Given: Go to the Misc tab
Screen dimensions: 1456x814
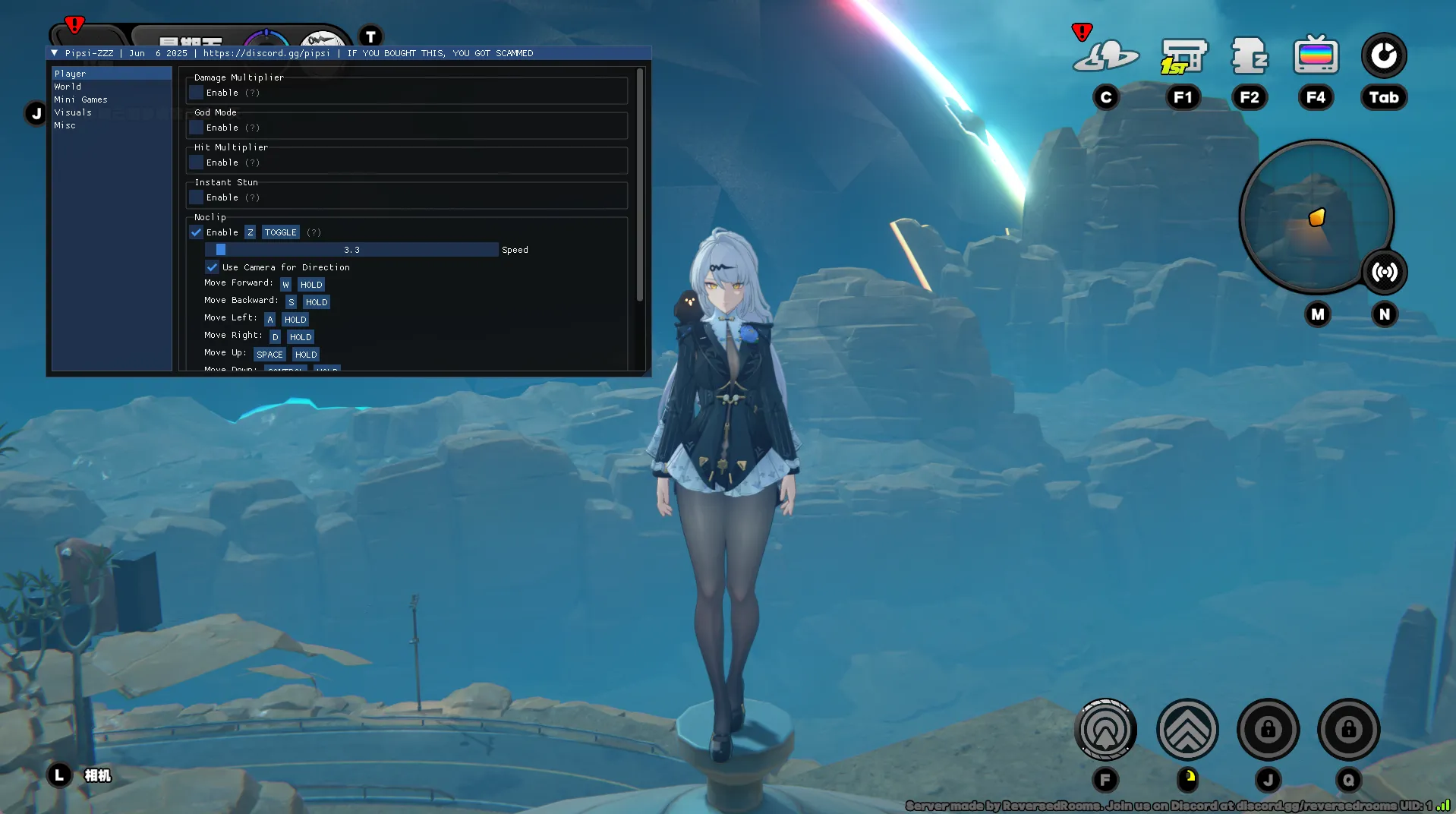Looking at the screenshot, I should (65, 125).
